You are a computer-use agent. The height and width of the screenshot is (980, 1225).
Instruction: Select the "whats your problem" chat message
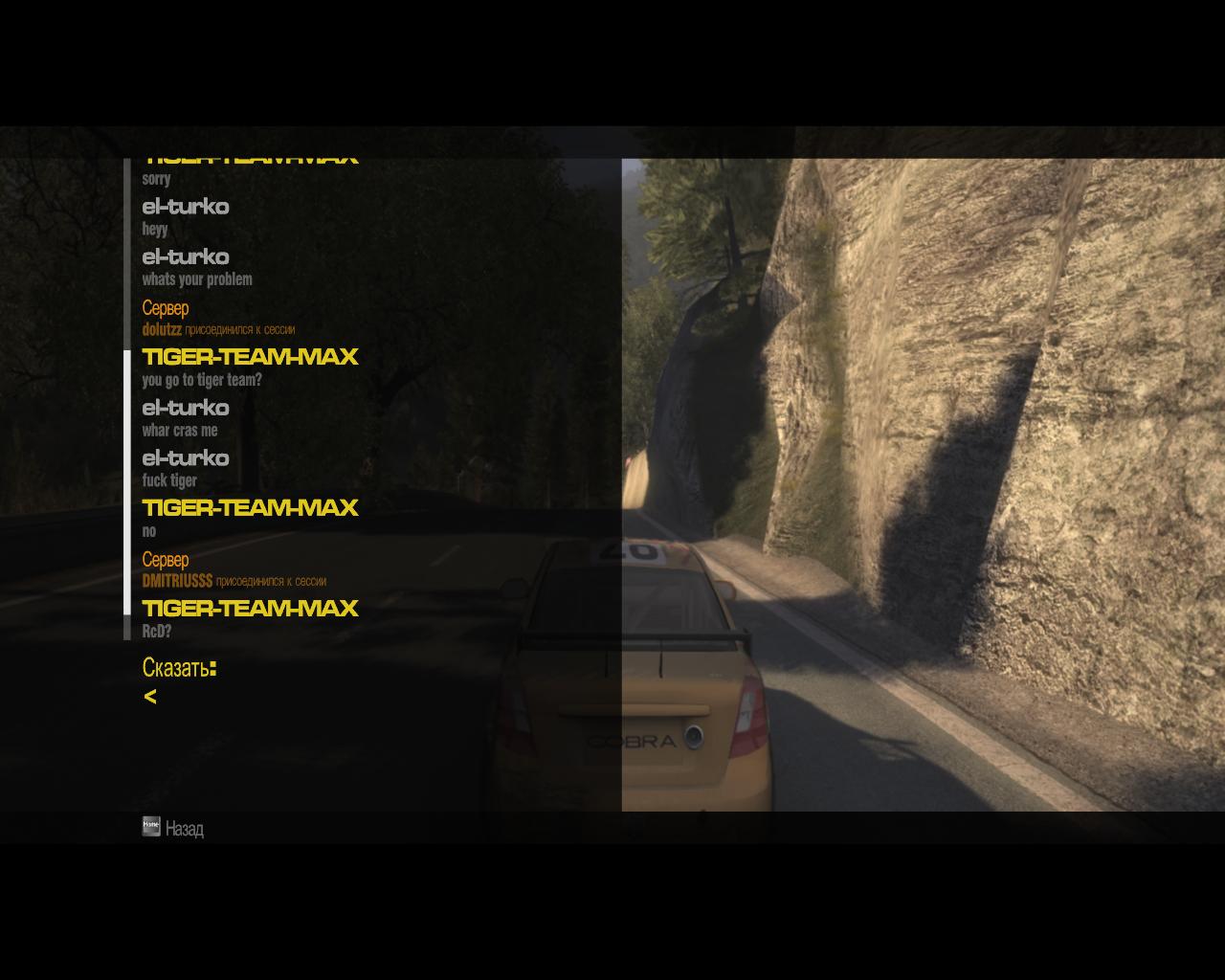197,279
